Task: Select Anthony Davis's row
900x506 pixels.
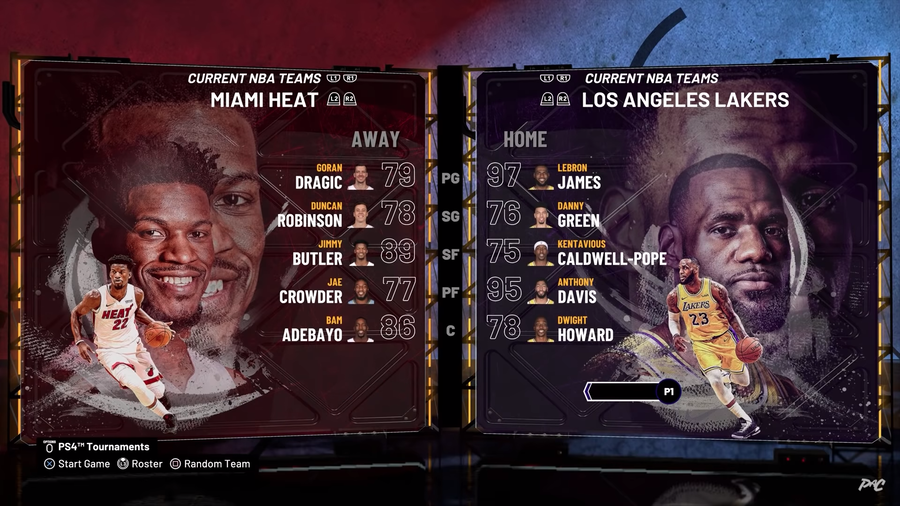Action: [x=578, y=290]
